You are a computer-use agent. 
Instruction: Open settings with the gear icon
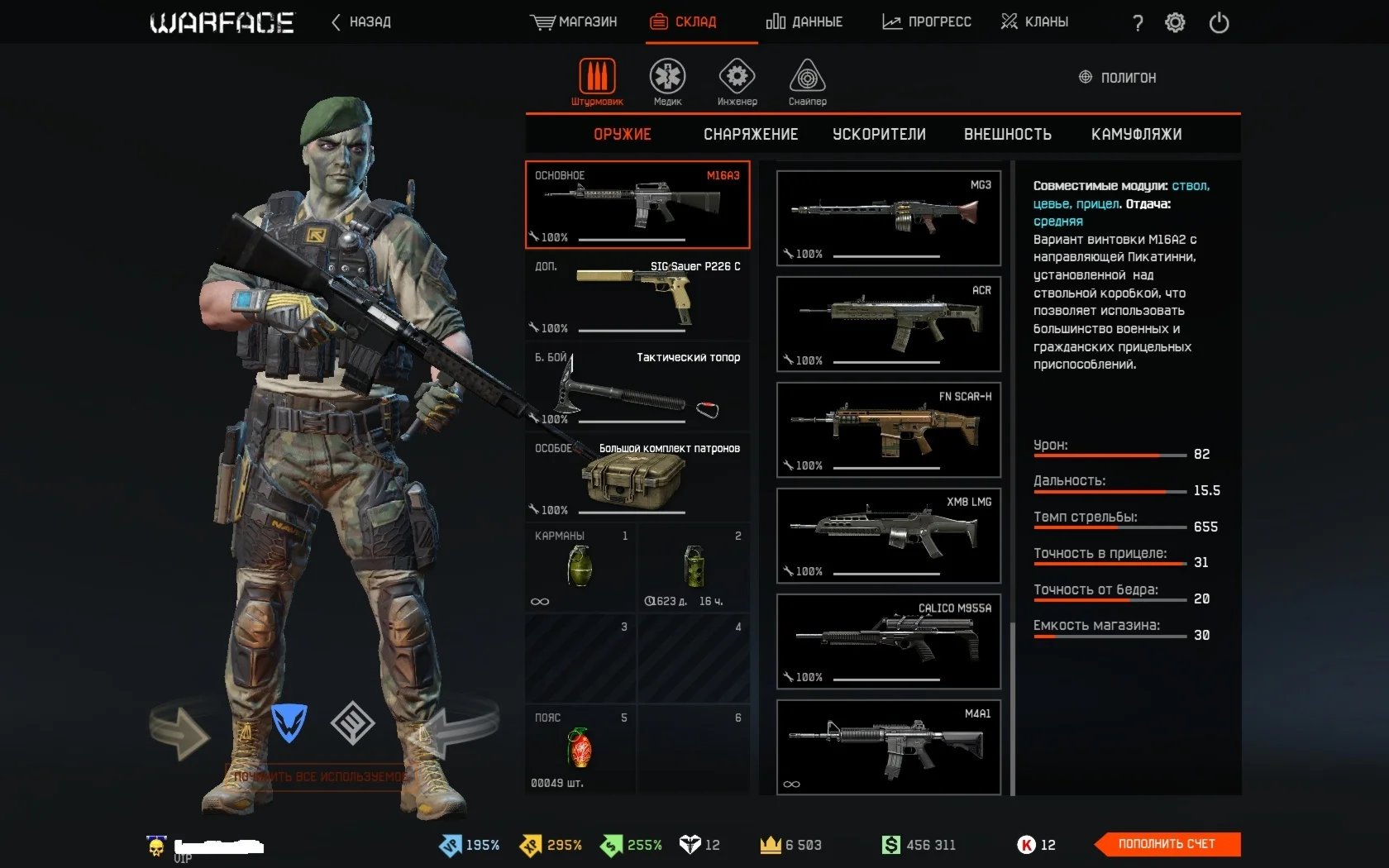pyautogui.click(x=1175, y=23)
